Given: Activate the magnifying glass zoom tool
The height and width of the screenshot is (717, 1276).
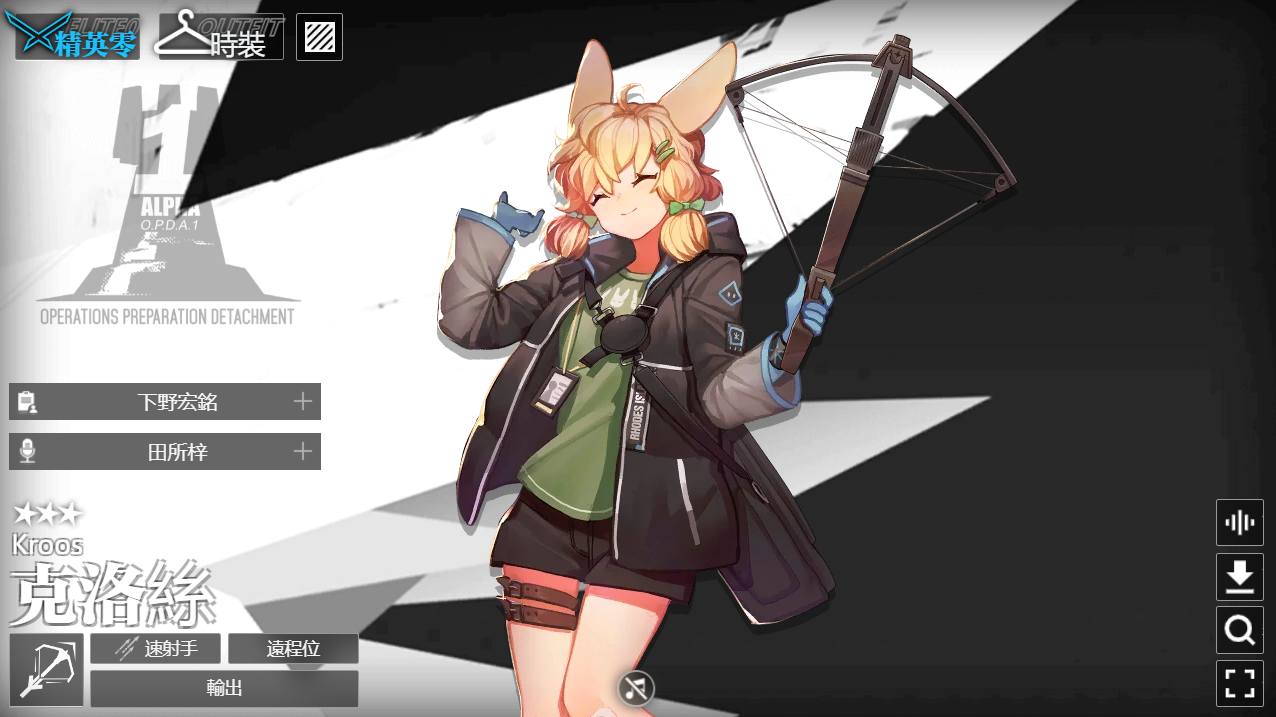Looking at the screenshot, I should click(1240, 630).
